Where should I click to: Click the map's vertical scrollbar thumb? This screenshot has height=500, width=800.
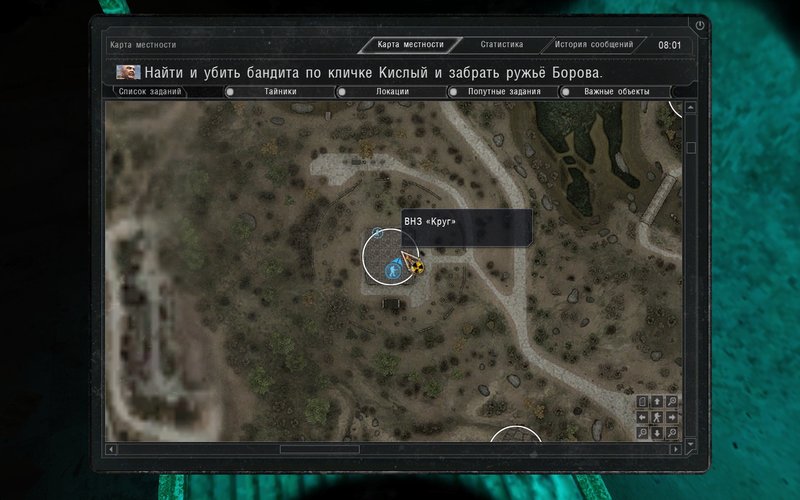tap(691, 148)
